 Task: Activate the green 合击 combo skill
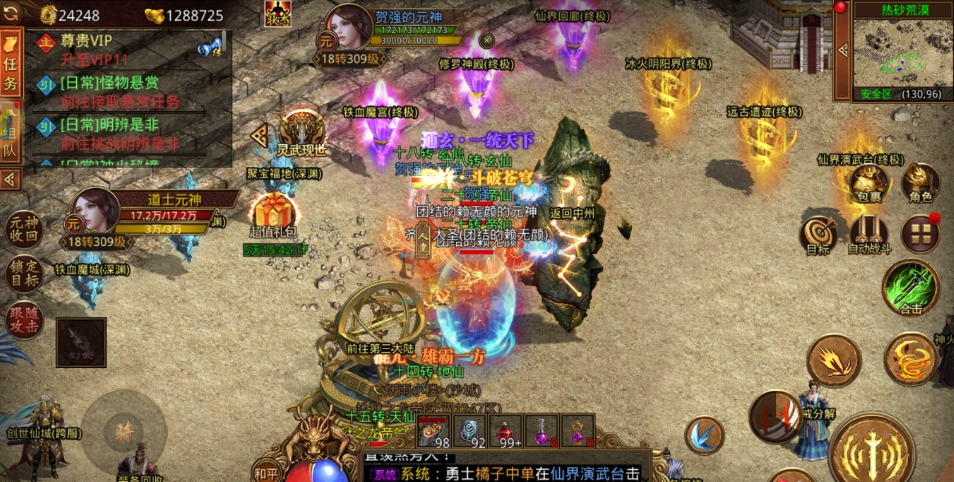click(909, 288)
